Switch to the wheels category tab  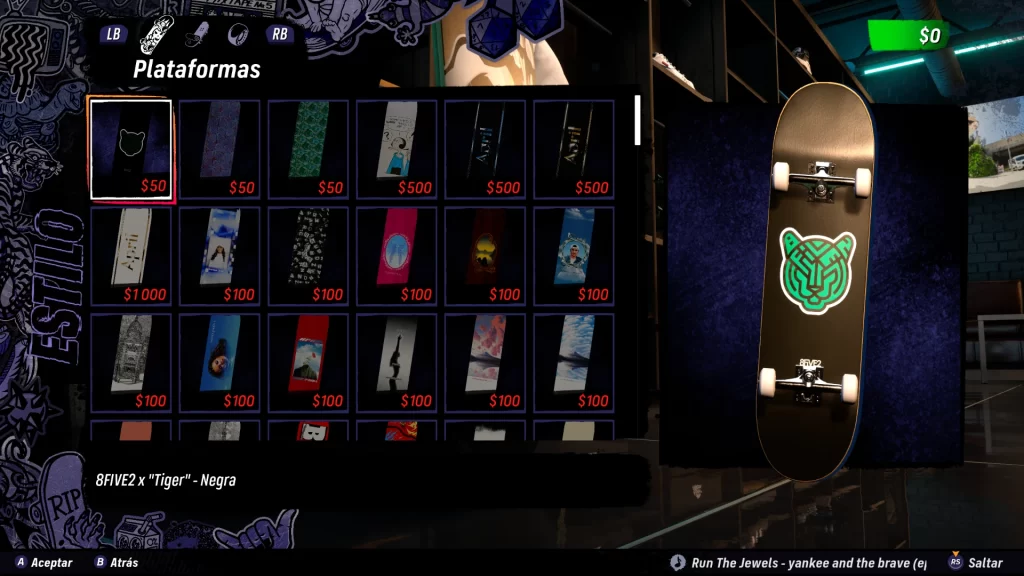click(x=237, y=33)
